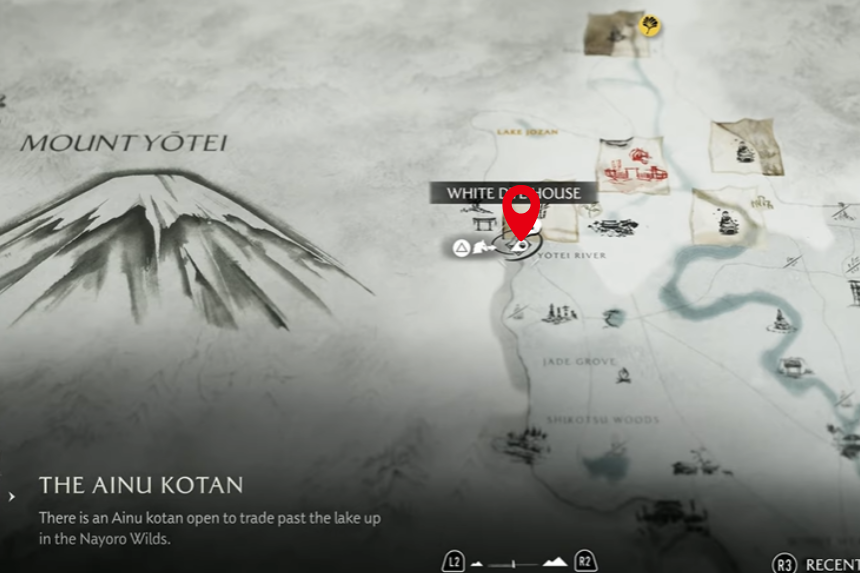Choose the large mountain zoom-in icon

pyautogui.click(x=555, y=562)
